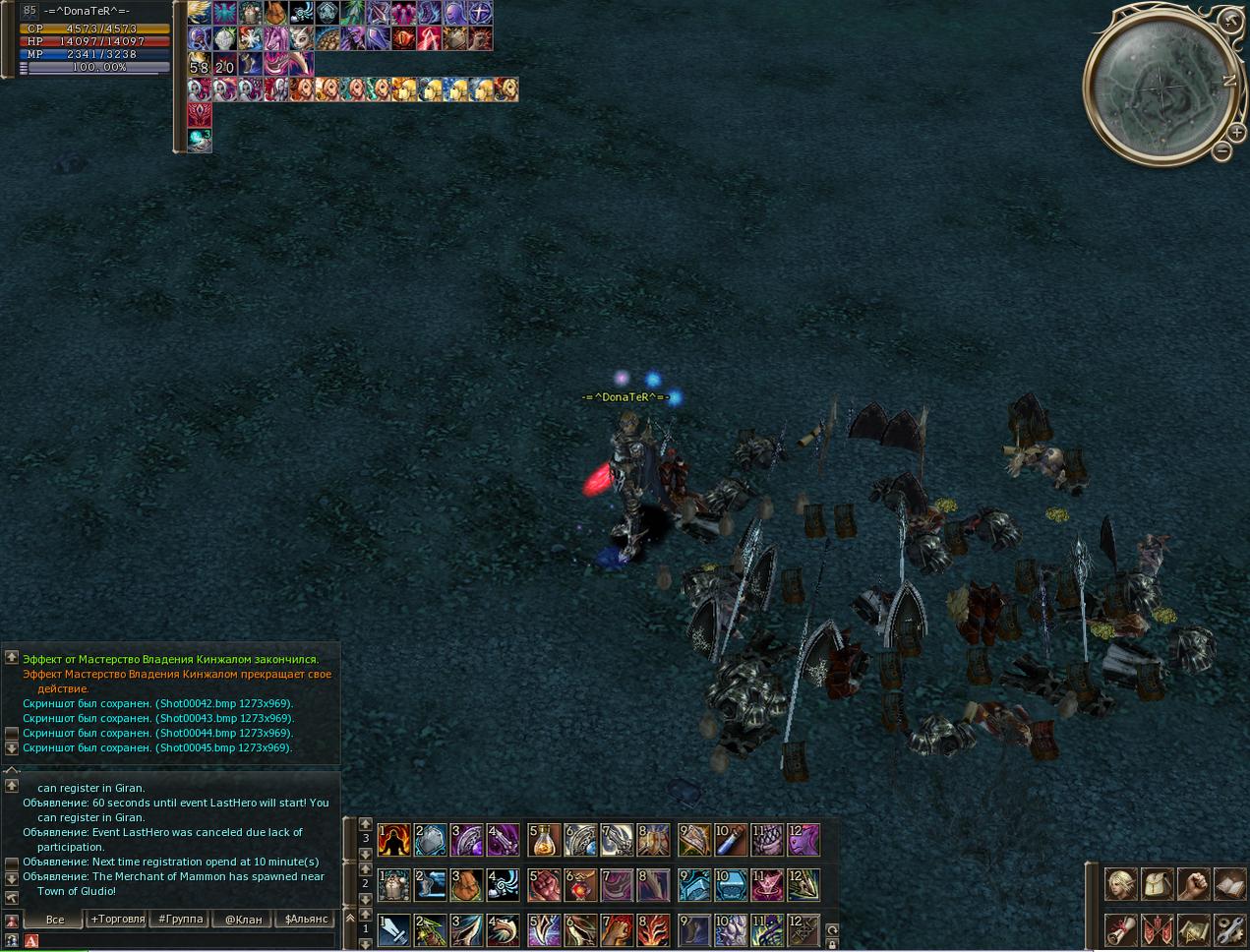Click the chat message input field
The width and height of the screenshot is (1250, 952).
(x=187, y=941)
